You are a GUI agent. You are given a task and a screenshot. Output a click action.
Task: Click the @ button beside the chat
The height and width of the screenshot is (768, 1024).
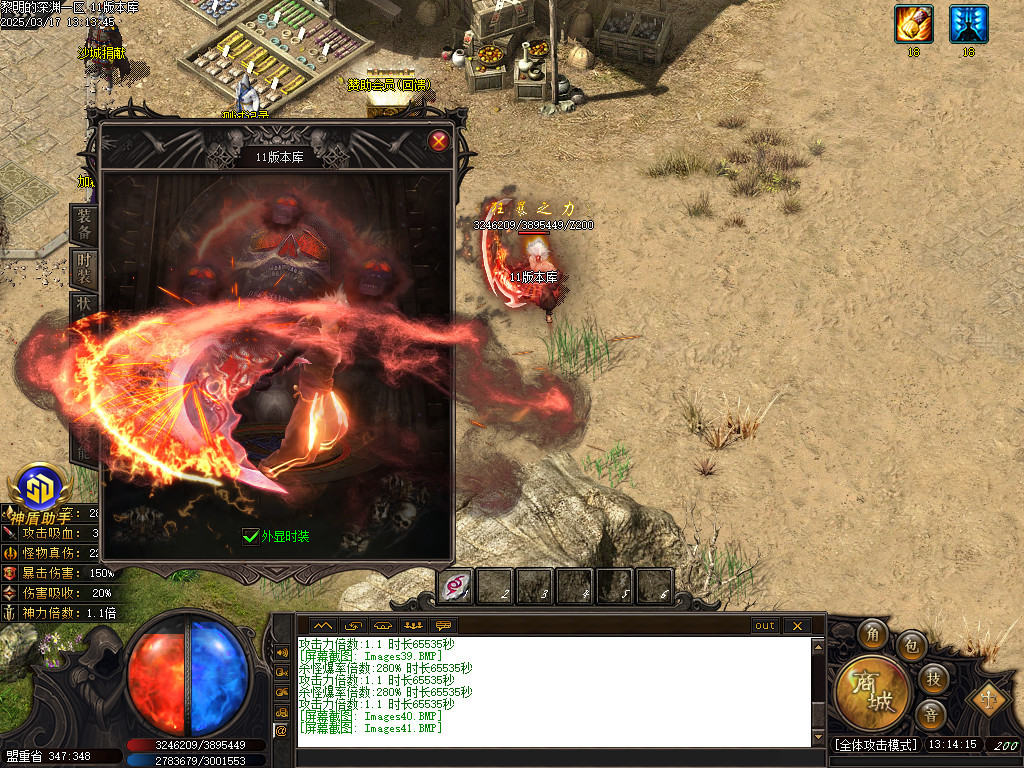click(x=281, y=731)
